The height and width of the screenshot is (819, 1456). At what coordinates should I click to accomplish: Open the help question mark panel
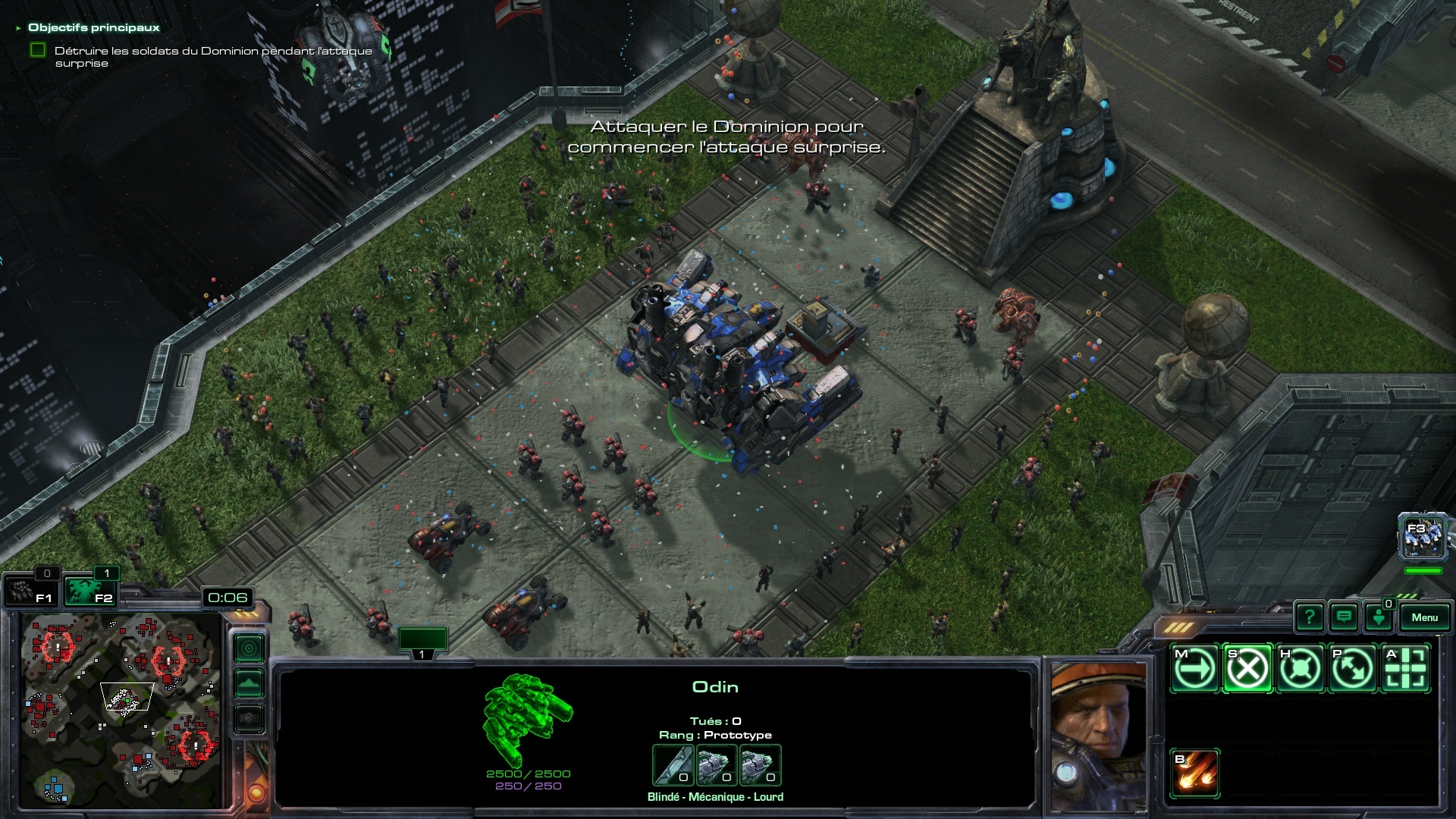(x=1309, y=617)
